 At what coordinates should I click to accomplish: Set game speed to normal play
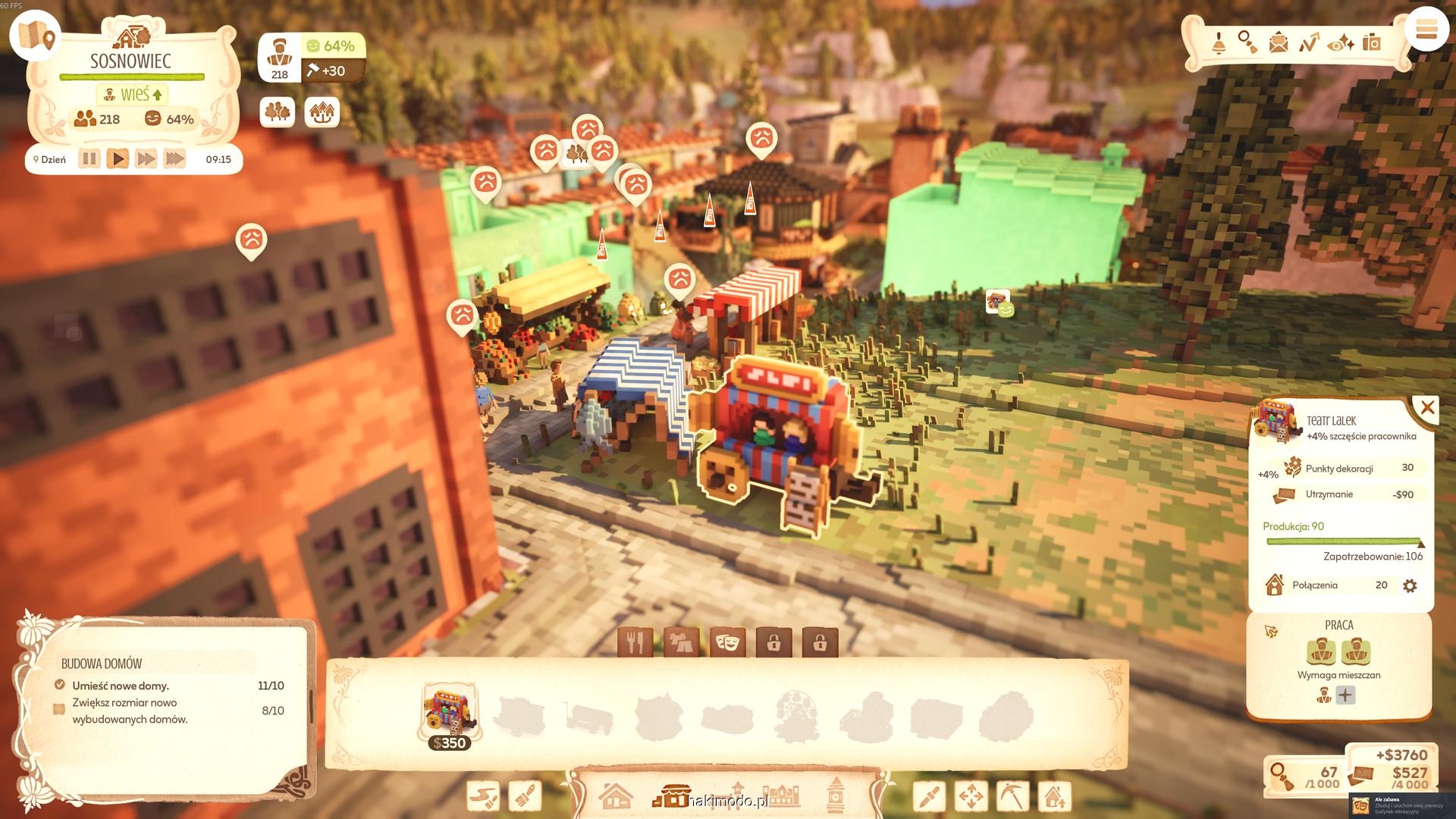118,159
